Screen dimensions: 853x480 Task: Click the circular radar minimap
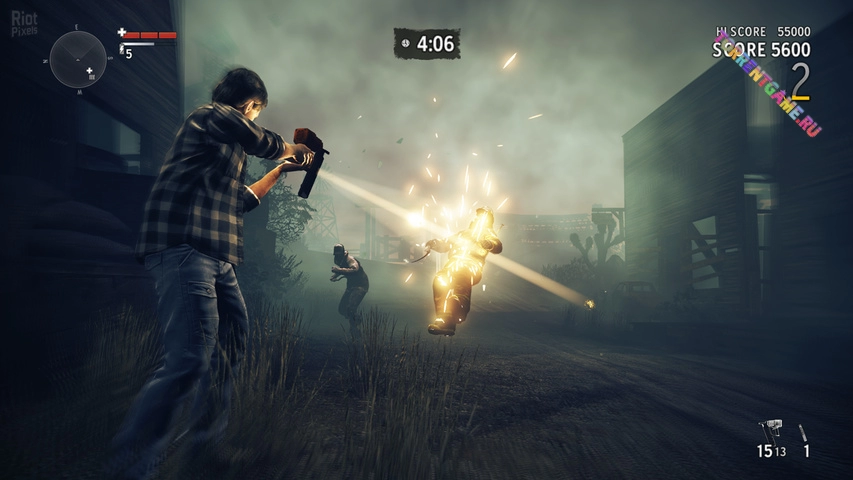coord(78,59)
